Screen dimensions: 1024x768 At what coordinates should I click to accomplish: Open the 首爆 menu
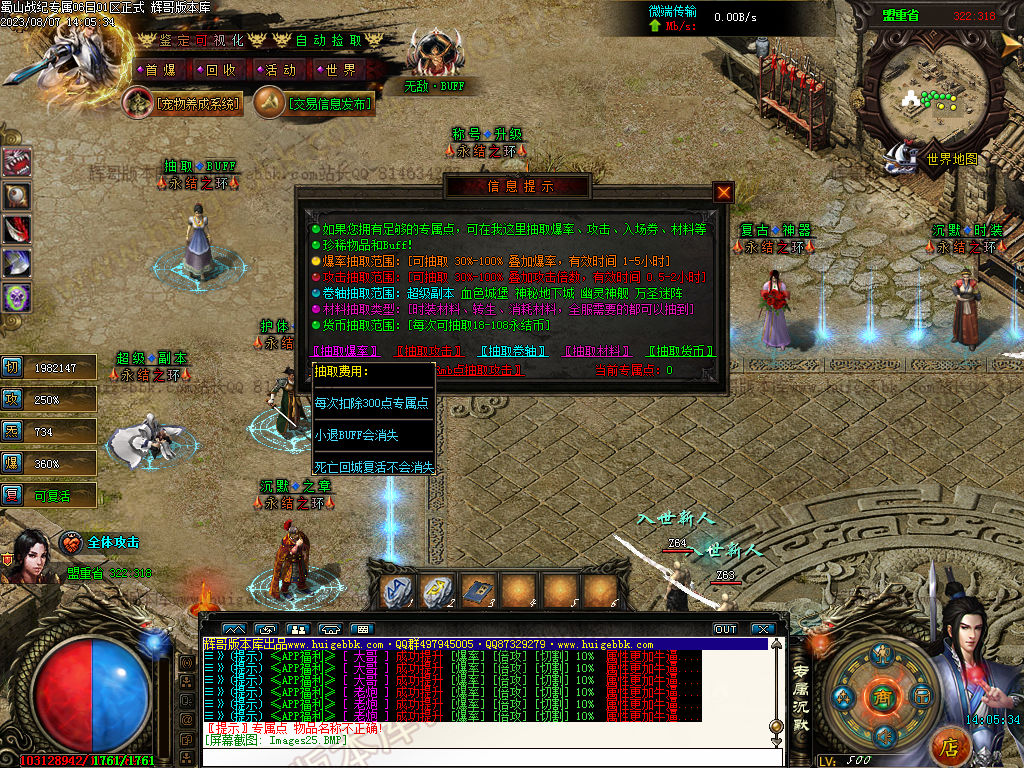(x=160, y=70)
